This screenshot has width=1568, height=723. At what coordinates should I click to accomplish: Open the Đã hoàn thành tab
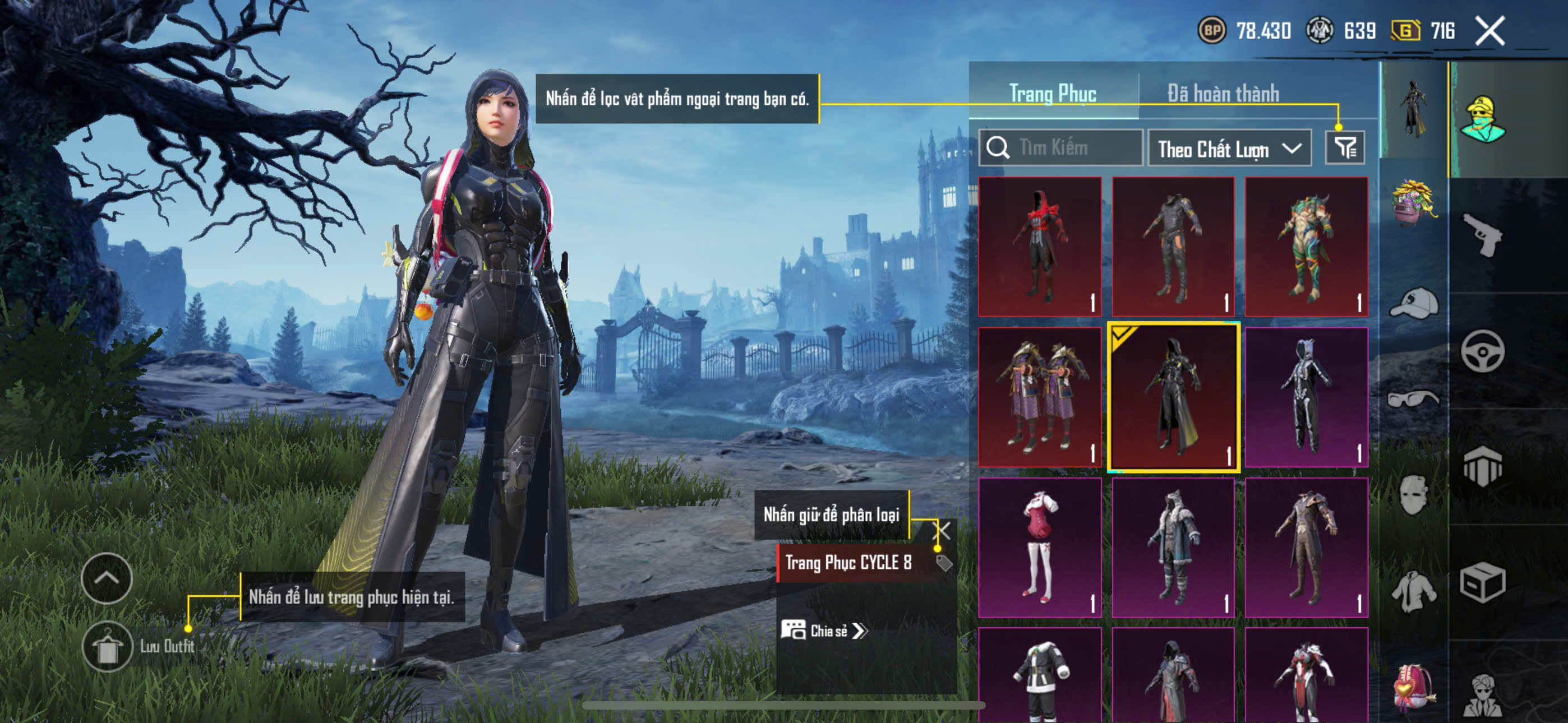click(x=1223, y=94)
